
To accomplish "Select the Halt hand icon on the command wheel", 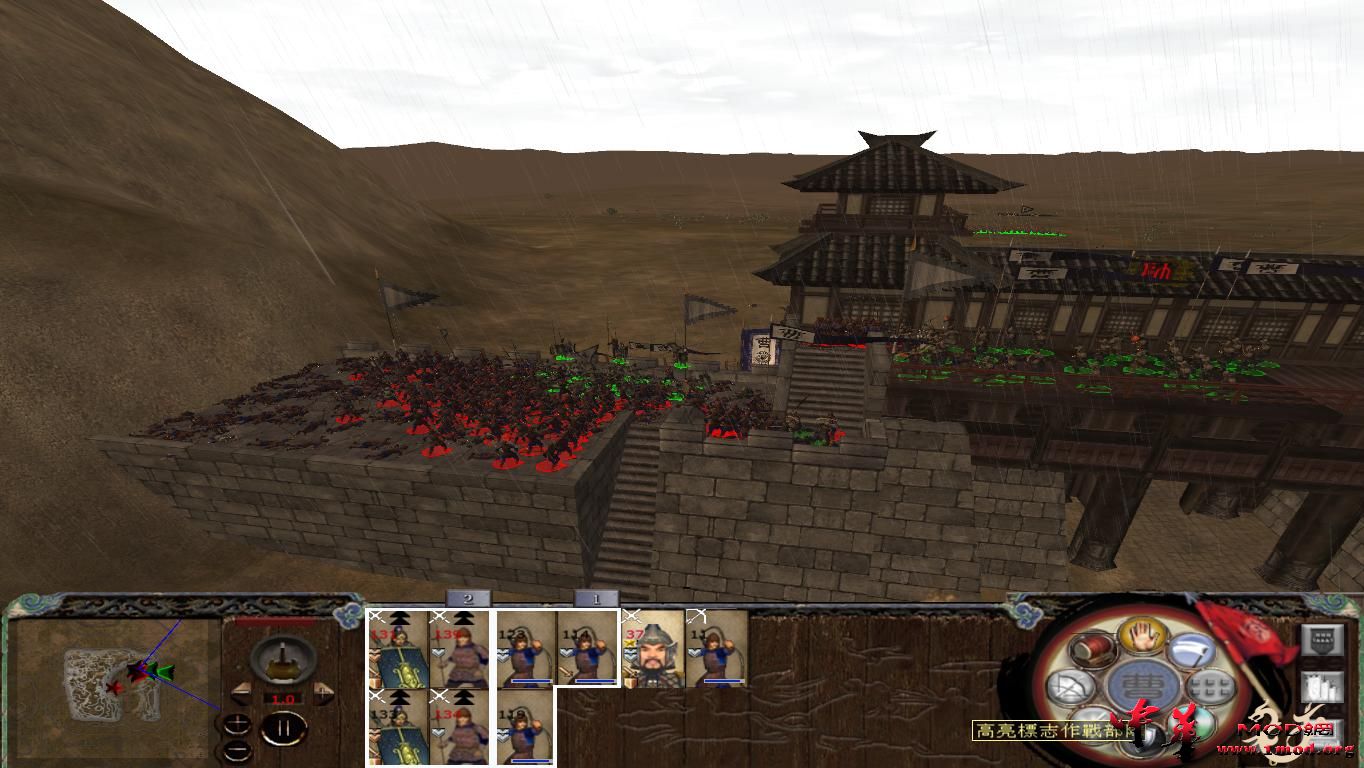I will pos(1140,637).
